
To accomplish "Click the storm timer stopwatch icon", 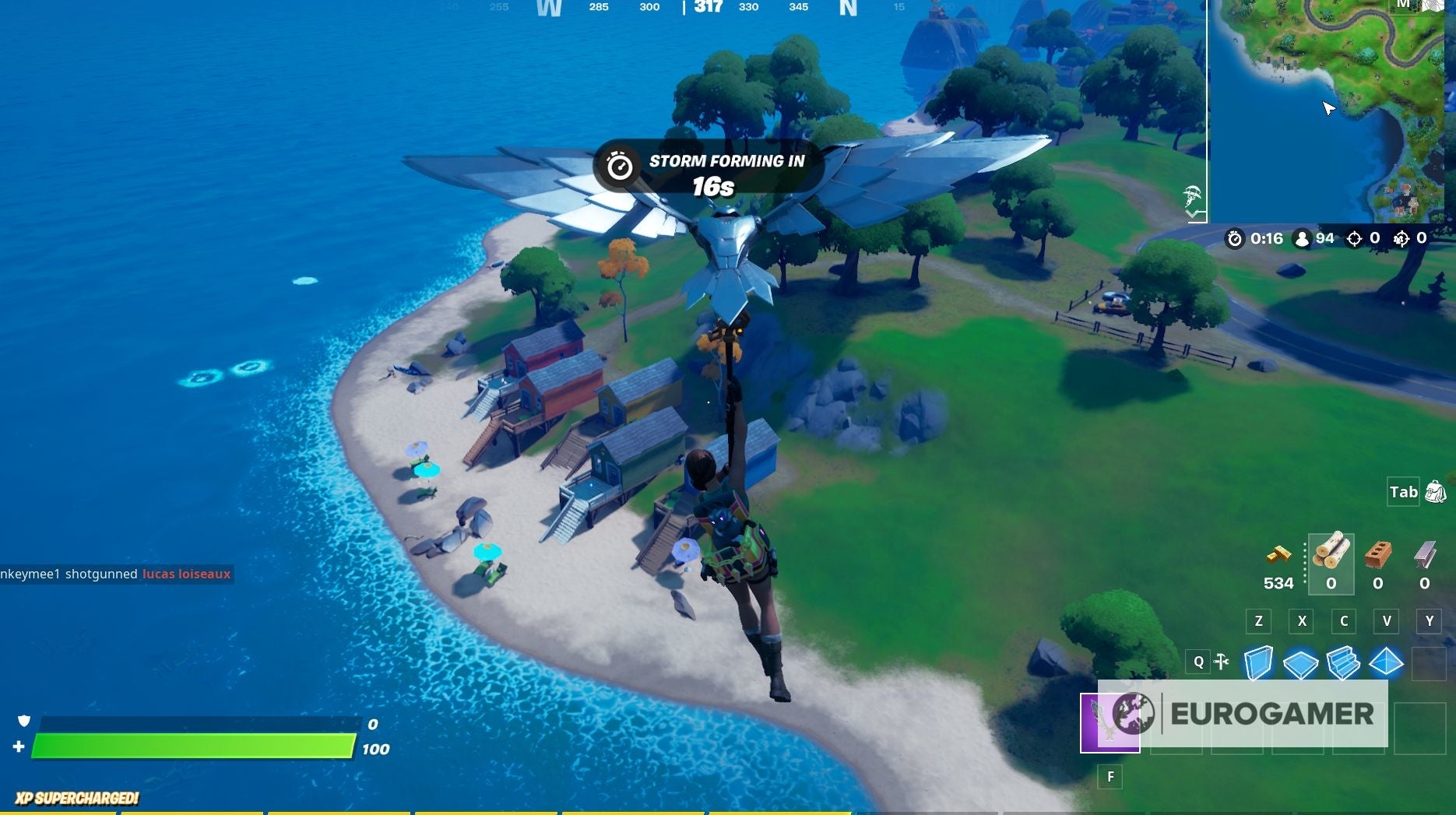I will click(1235, 239).
